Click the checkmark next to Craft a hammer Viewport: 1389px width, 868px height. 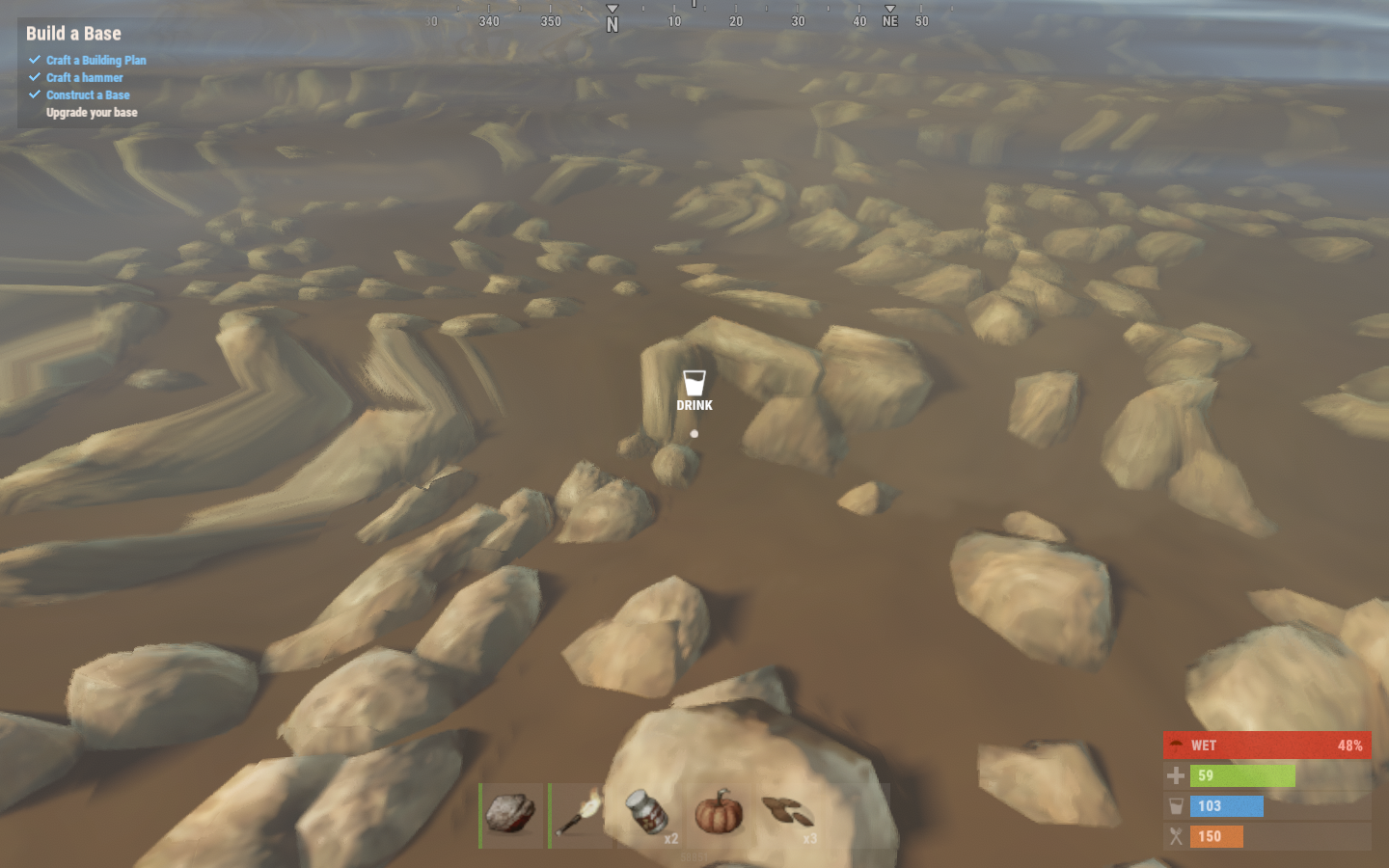tap(34, 77)
